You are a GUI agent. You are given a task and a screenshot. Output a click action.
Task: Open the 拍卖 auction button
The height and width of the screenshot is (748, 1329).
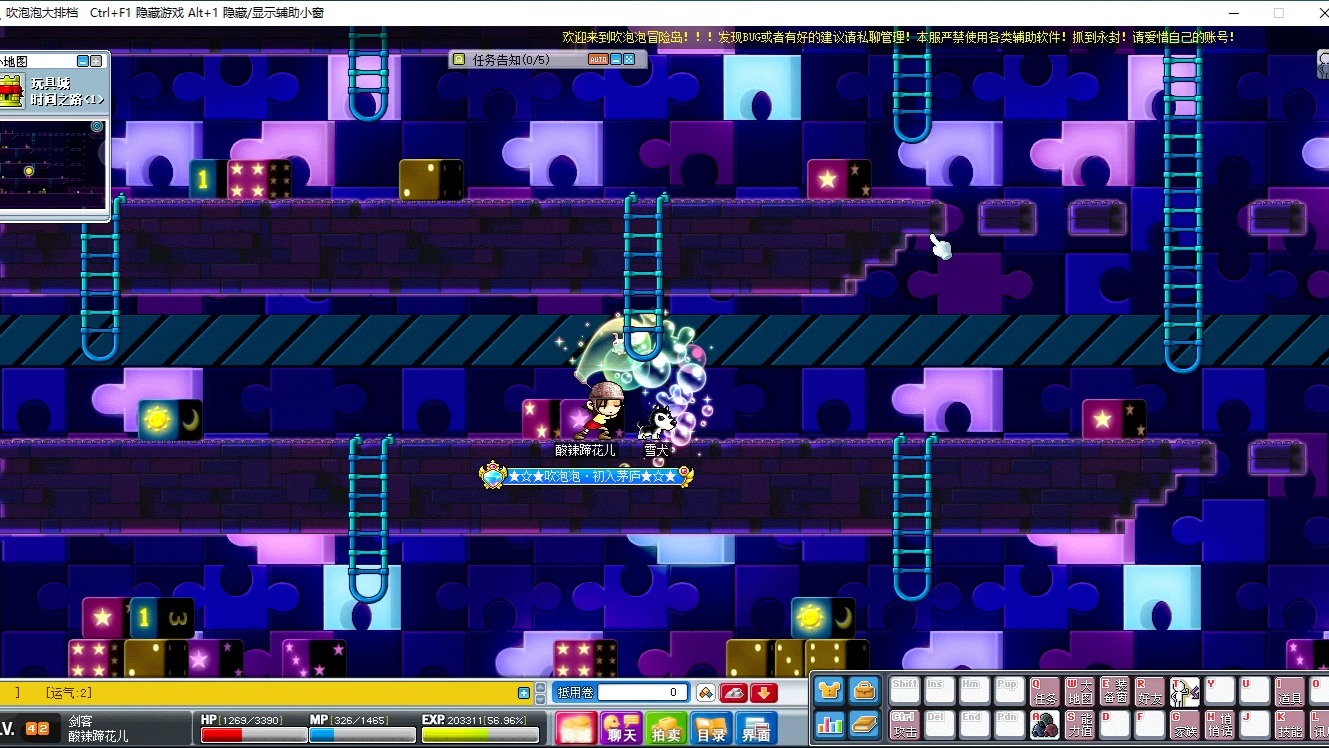pos(666,729)
